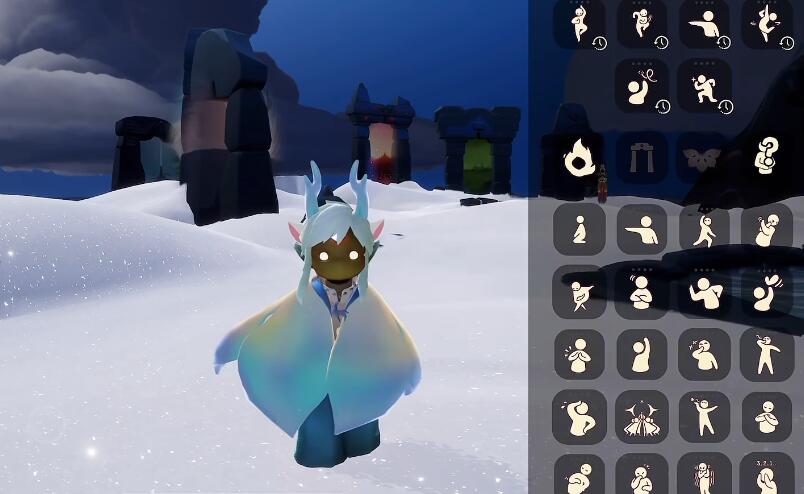Viewport: 804px width, 494px height.
Task: Play the group of caped figures emote
Action: point(641,416)
